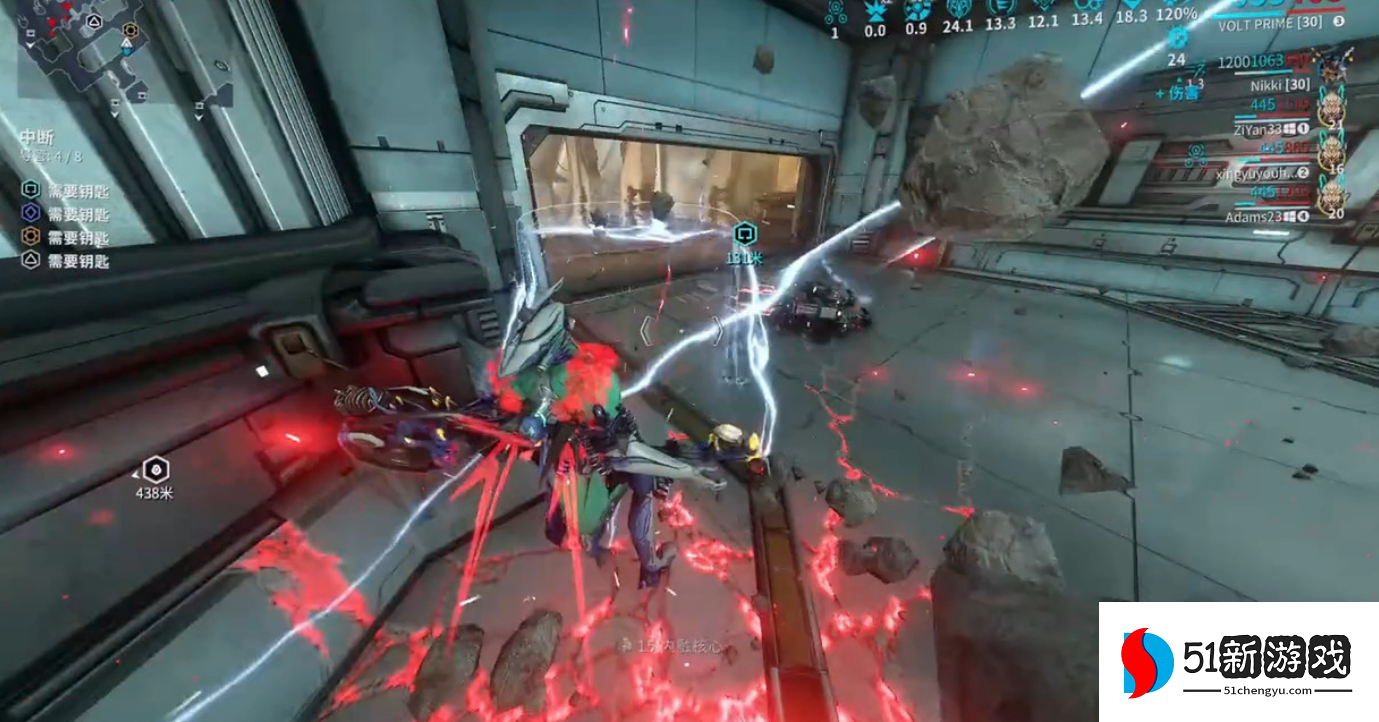
Task: Select squad member Adams23
Action: [x=1258, y=216]
